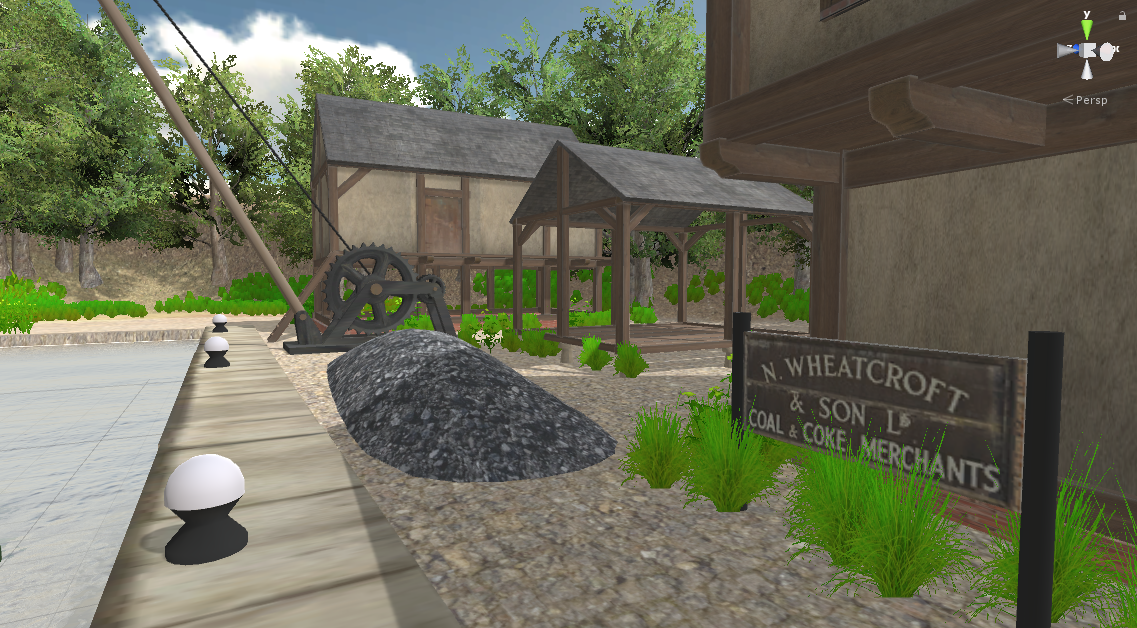1137x628 pixels.
Task: Select the bottom white cone on gizmo
Action: pos(1087,71)
